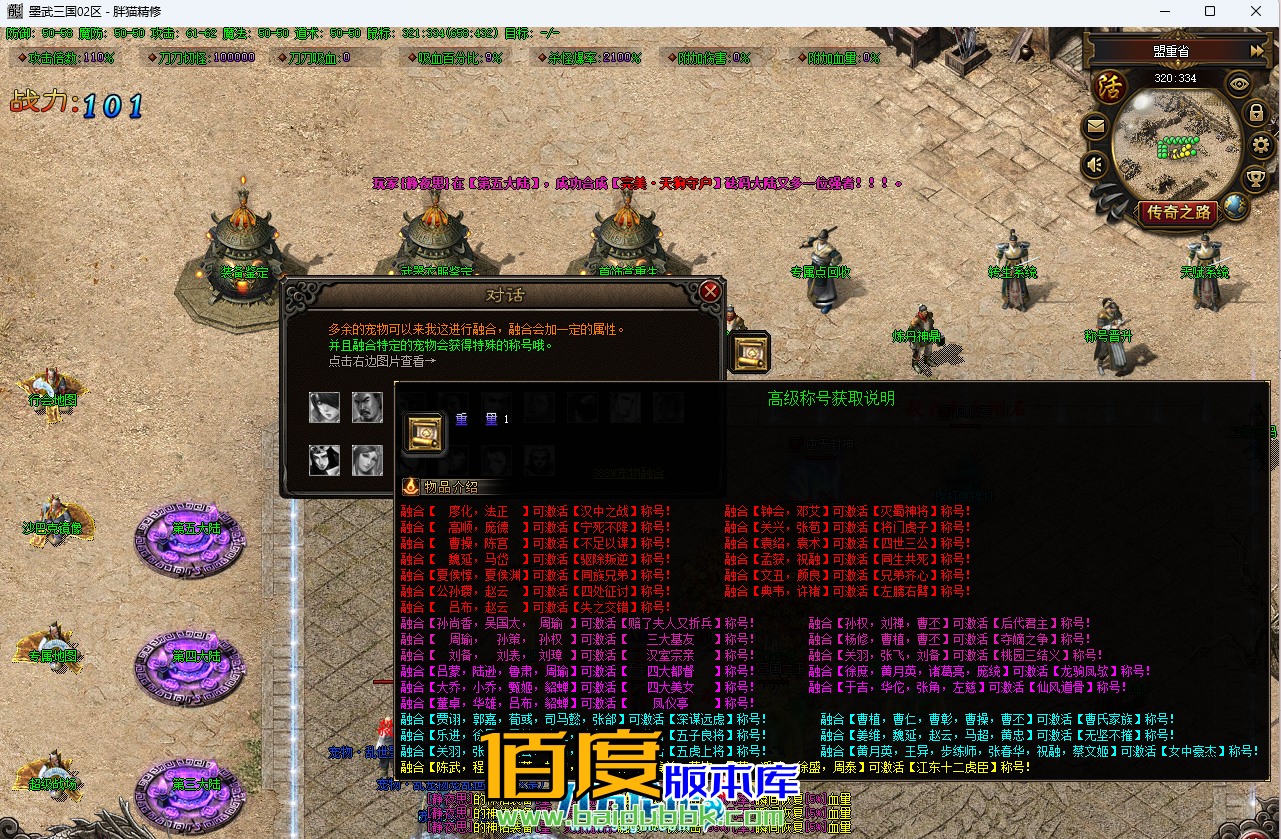Click the treasure chest icon in the dialog
1281x839 pixels.
click(749, 352)
